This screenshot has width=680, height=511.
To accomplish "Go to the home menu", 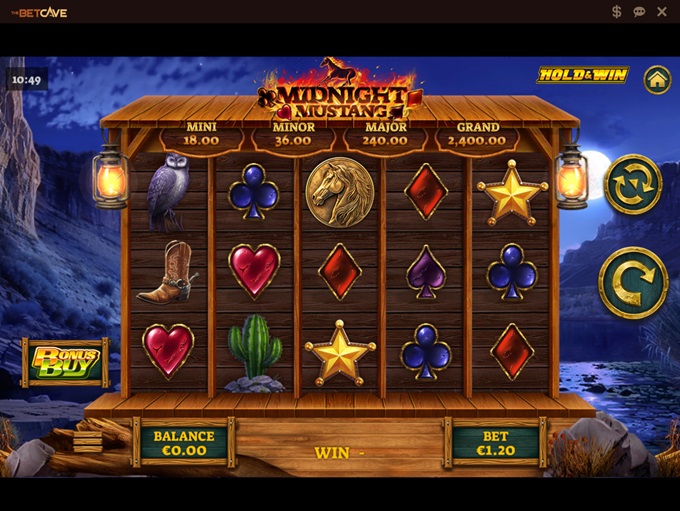I will (x=656, y=79).
